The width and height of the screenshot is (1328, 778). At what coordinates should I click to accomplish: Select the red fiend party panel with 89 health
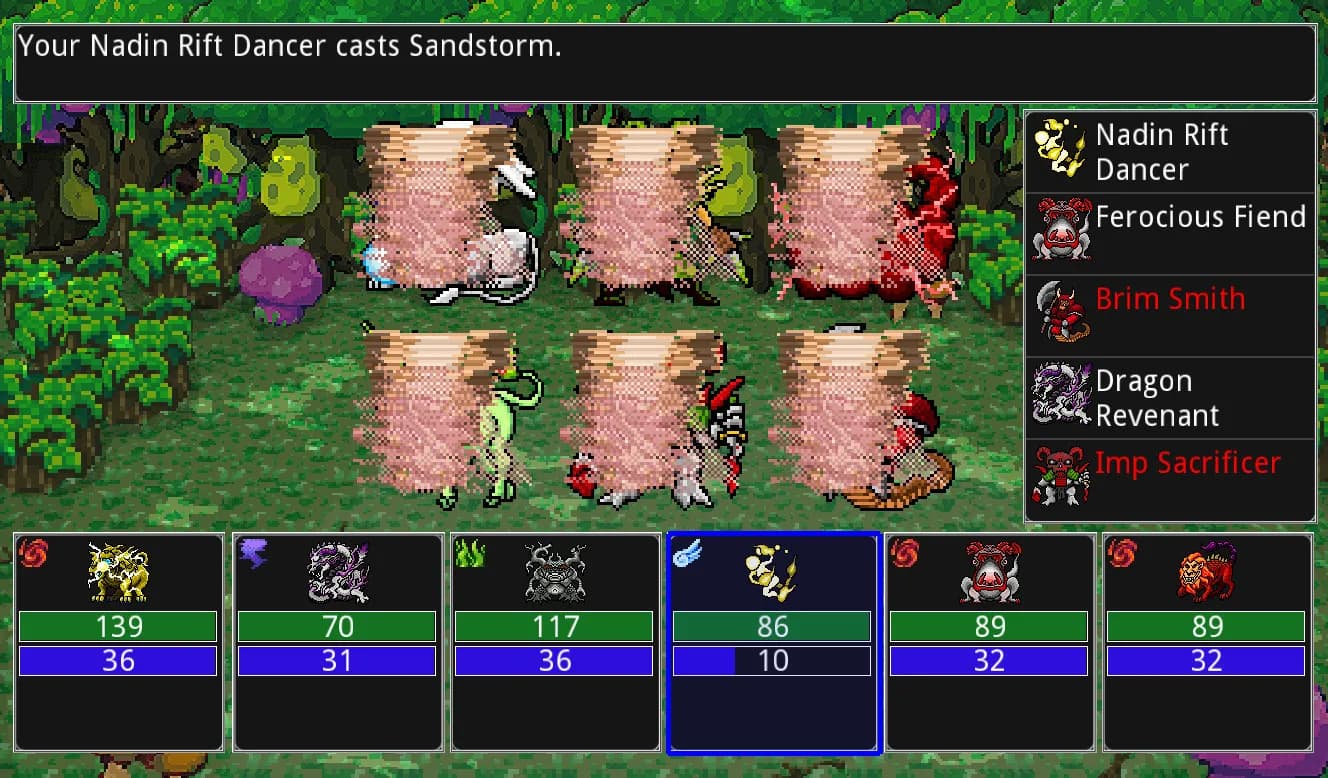[x=989, y=642]
